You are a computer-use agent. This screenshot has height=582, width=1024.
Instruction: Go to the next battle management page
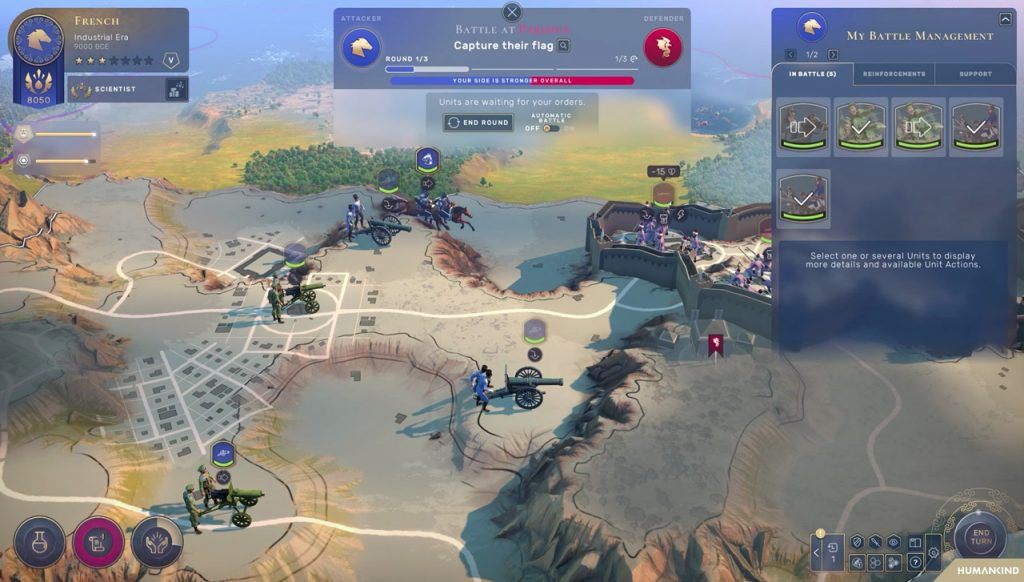[x=833, y=54]
